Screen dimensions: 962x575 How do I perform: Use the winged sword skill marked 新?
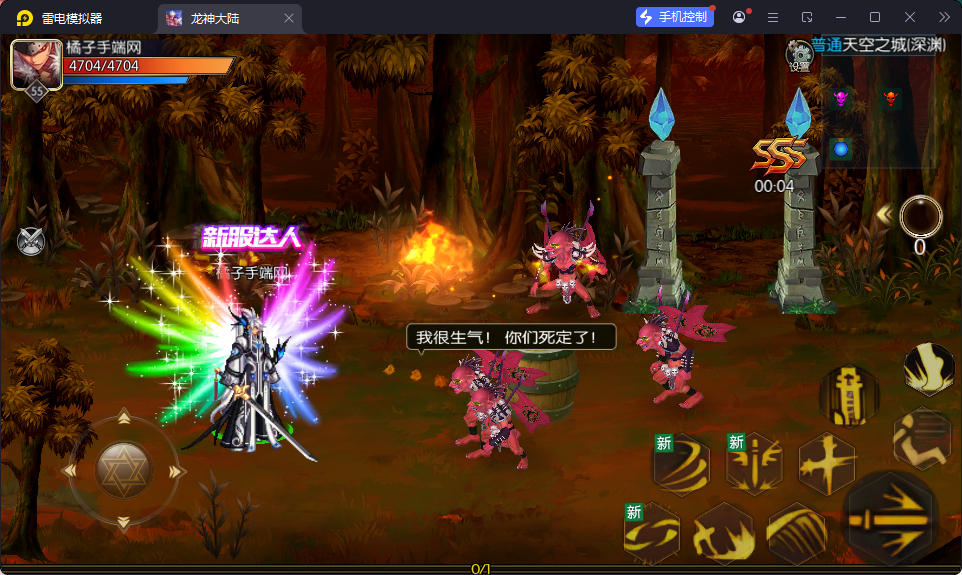point(753,463)
